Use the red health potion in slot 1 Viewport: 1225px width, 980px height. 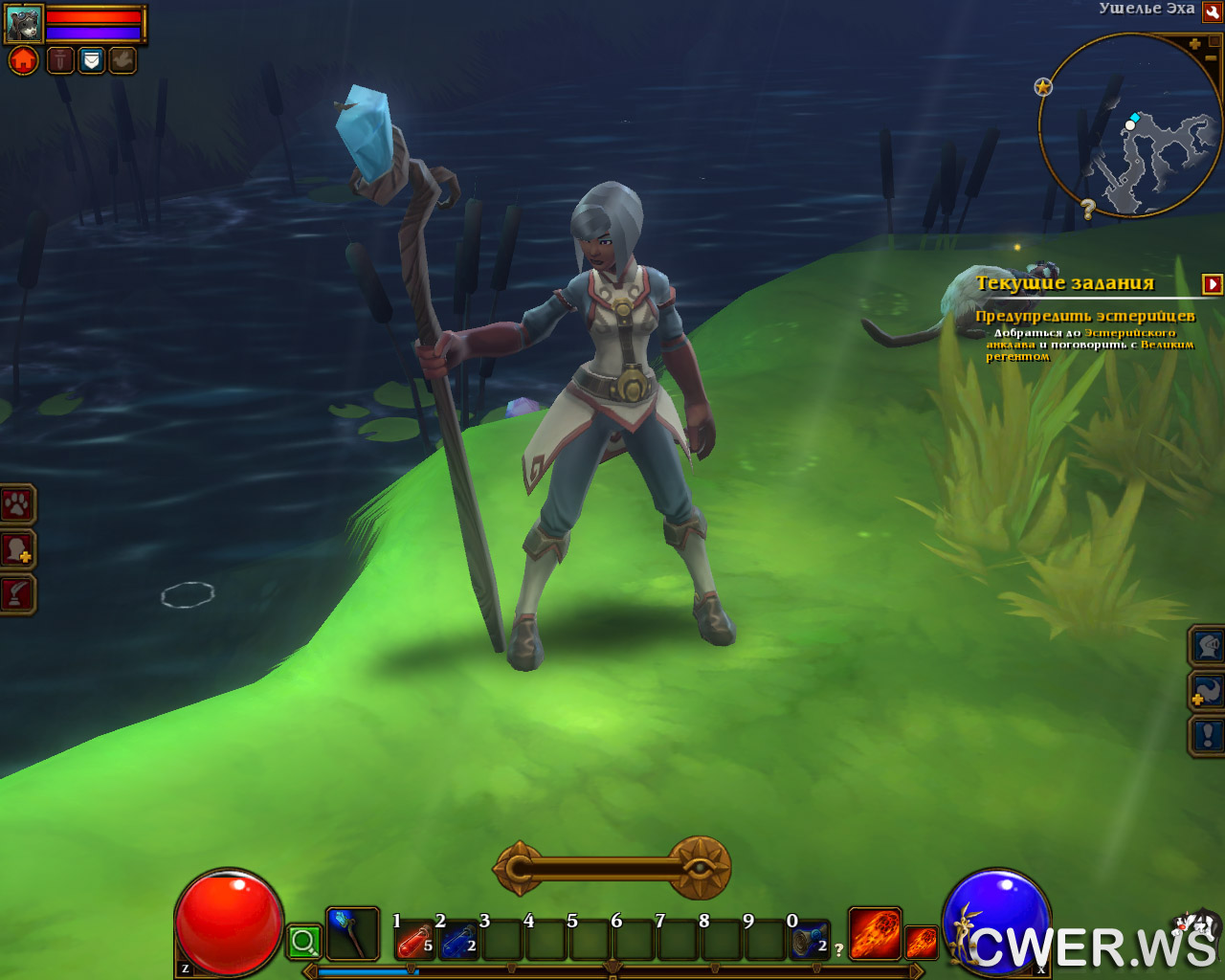(415, 942)
